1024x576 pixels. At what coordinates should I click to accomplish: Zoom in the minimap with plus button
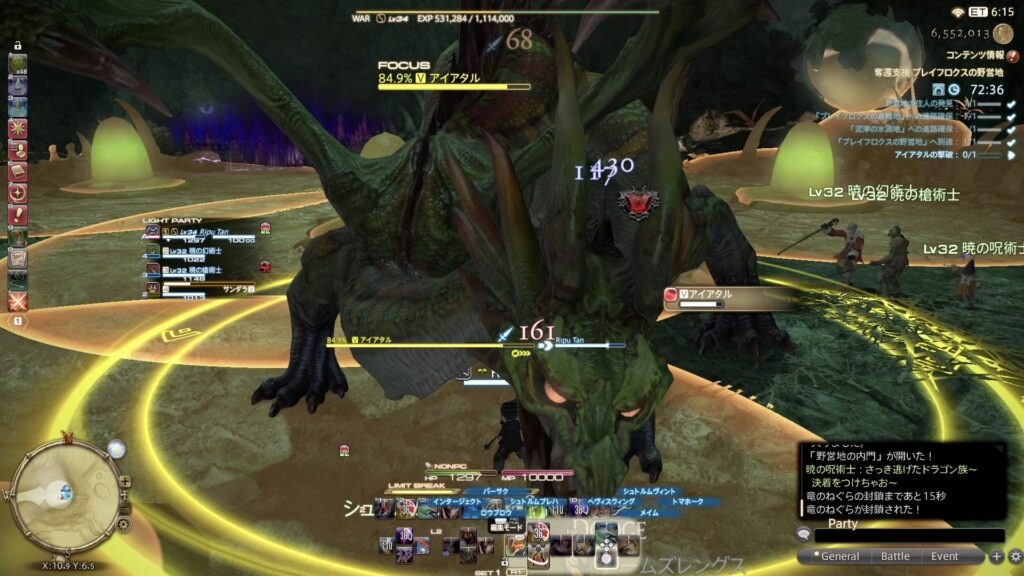pyautogui.click(x=123, y=481)
